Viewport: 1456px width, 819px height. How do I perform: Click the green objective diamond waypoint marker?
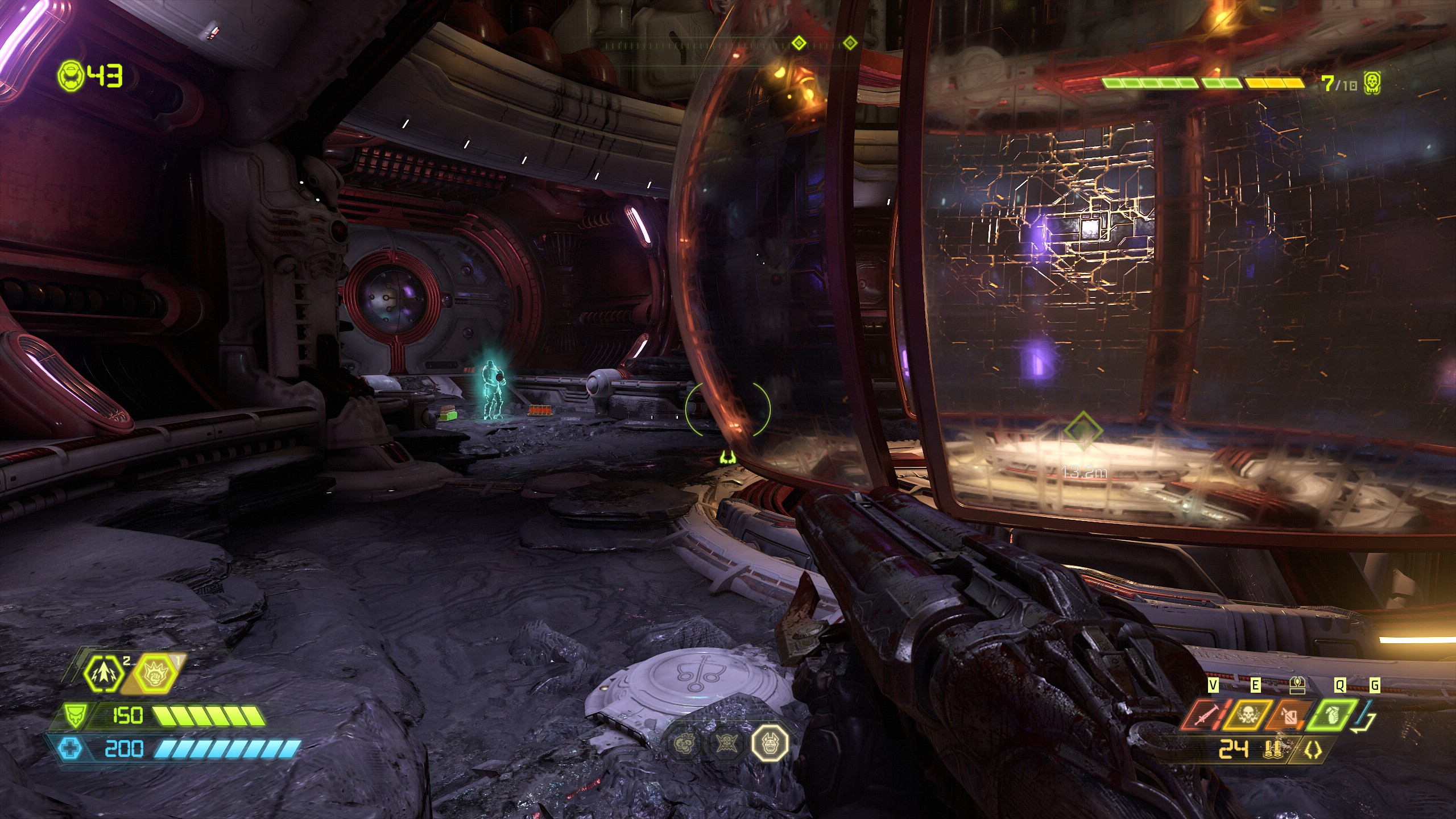pos(1083,431)
